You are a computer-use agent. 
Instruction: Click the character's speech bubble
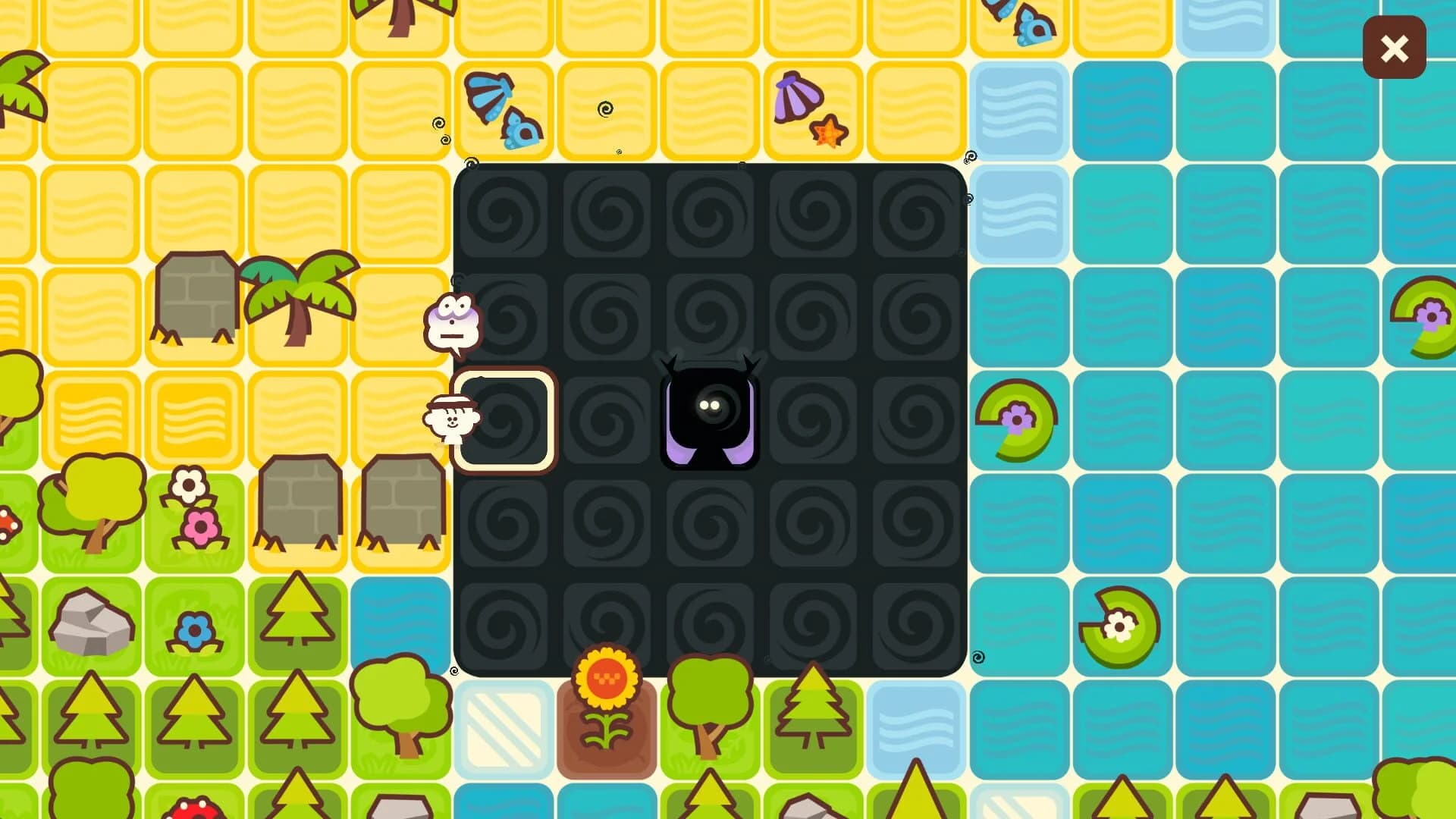coord(451,322)
